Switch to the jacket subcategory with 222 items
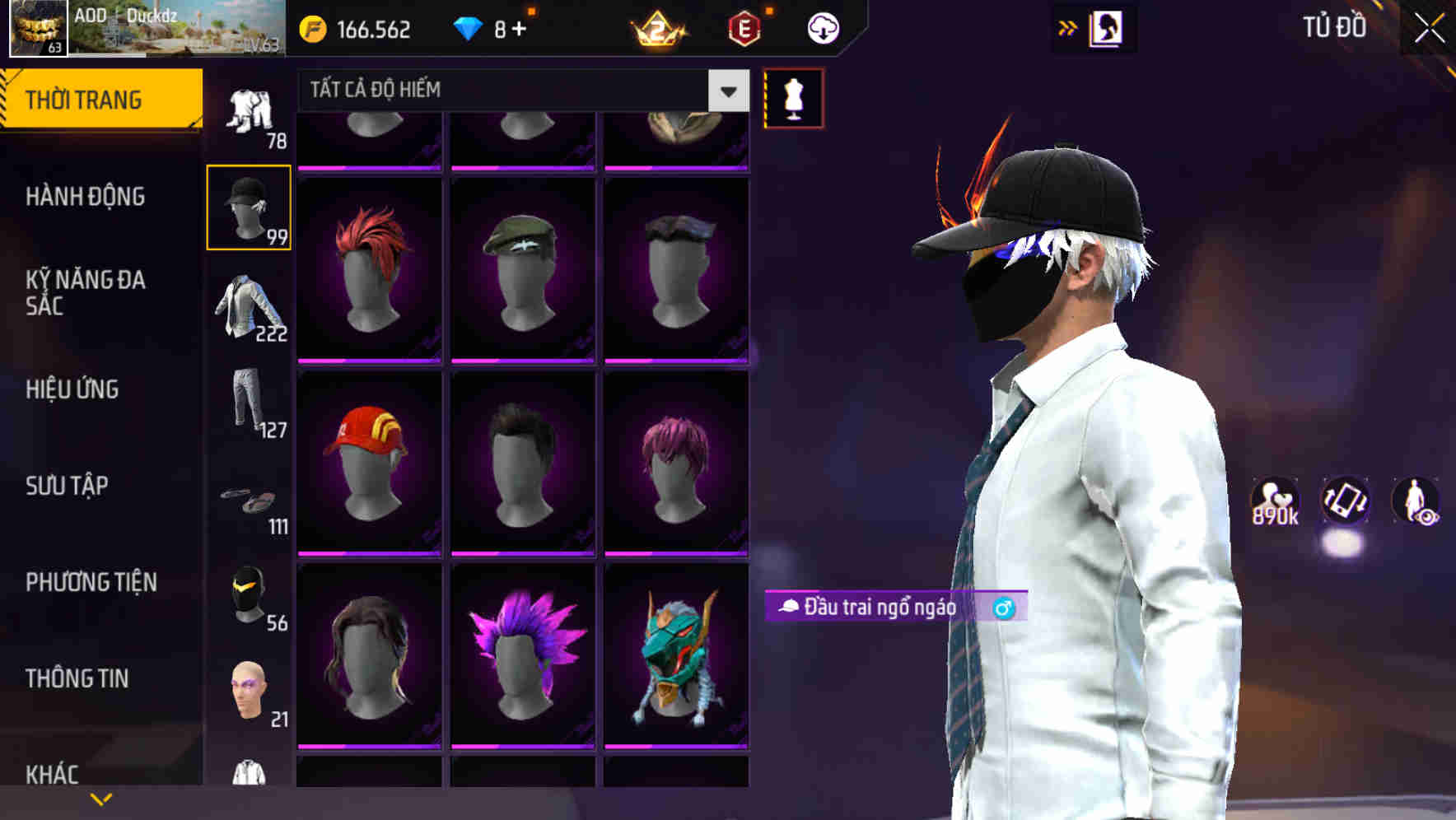Viewport: 1456px width, 820px height. [249, 309]
